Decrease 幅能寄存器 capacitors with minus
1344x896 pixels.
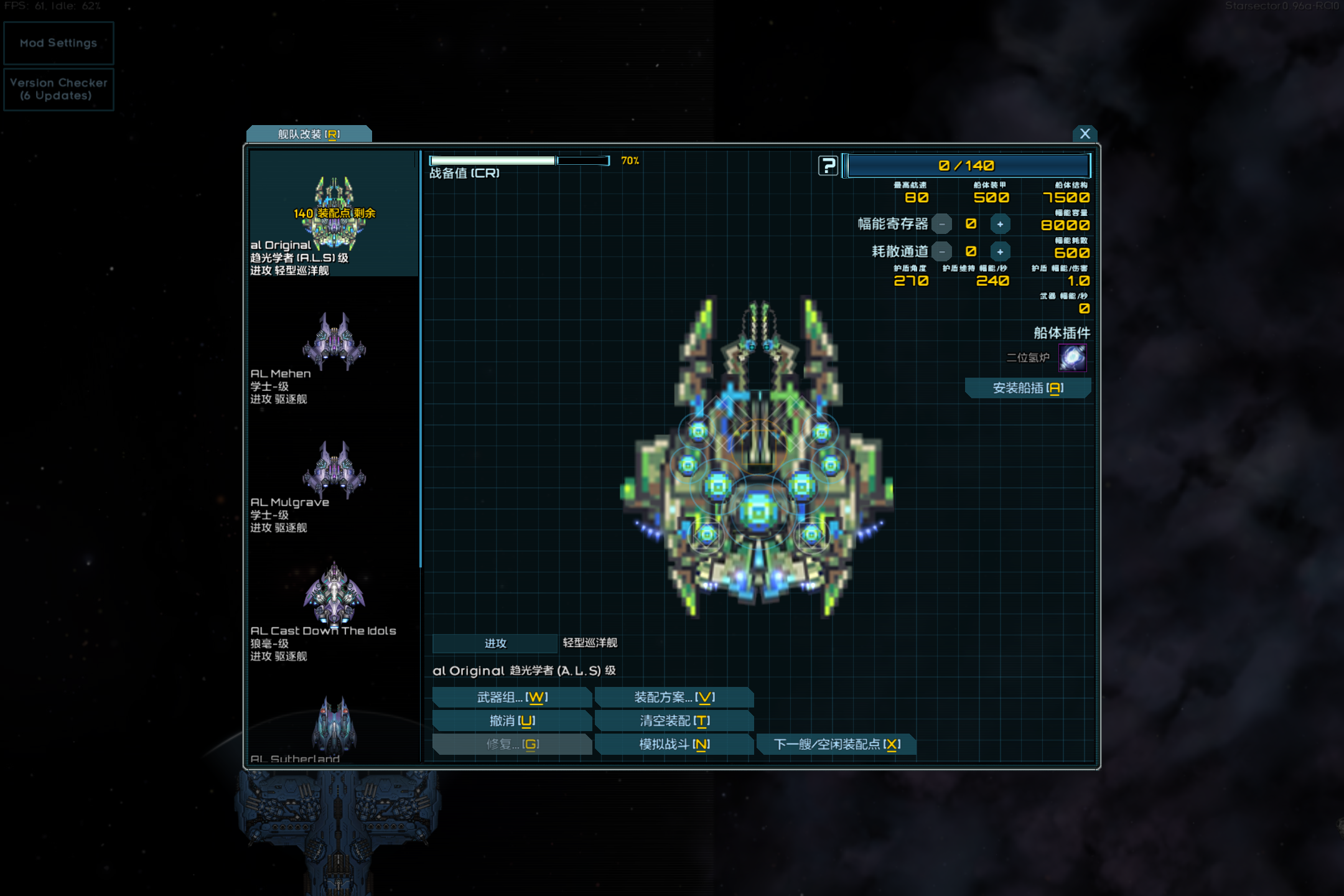coord(942,224)
